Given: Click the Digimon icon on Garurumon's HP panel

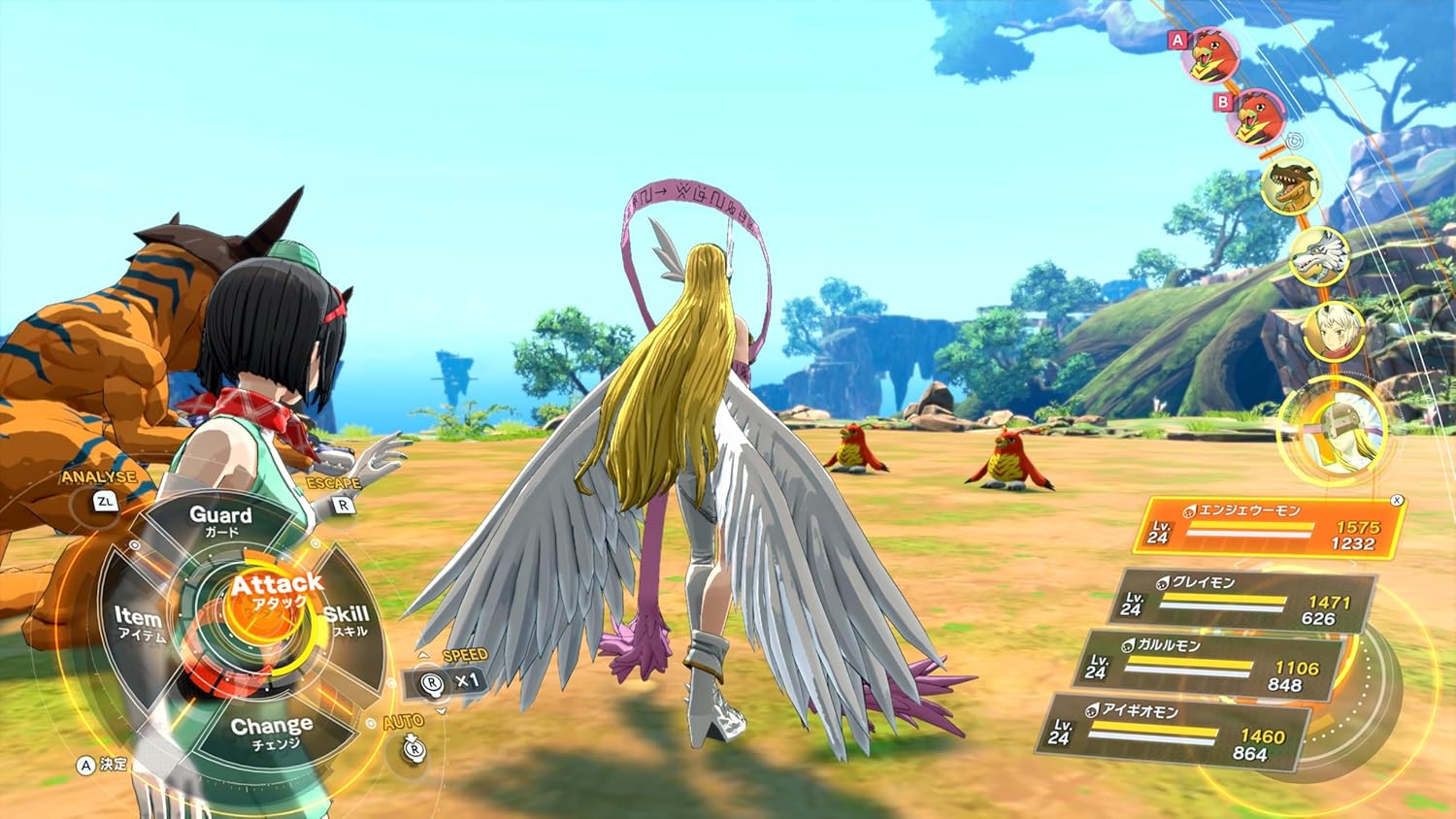Looking at the screenshot, I should [x=1126, y=643].
